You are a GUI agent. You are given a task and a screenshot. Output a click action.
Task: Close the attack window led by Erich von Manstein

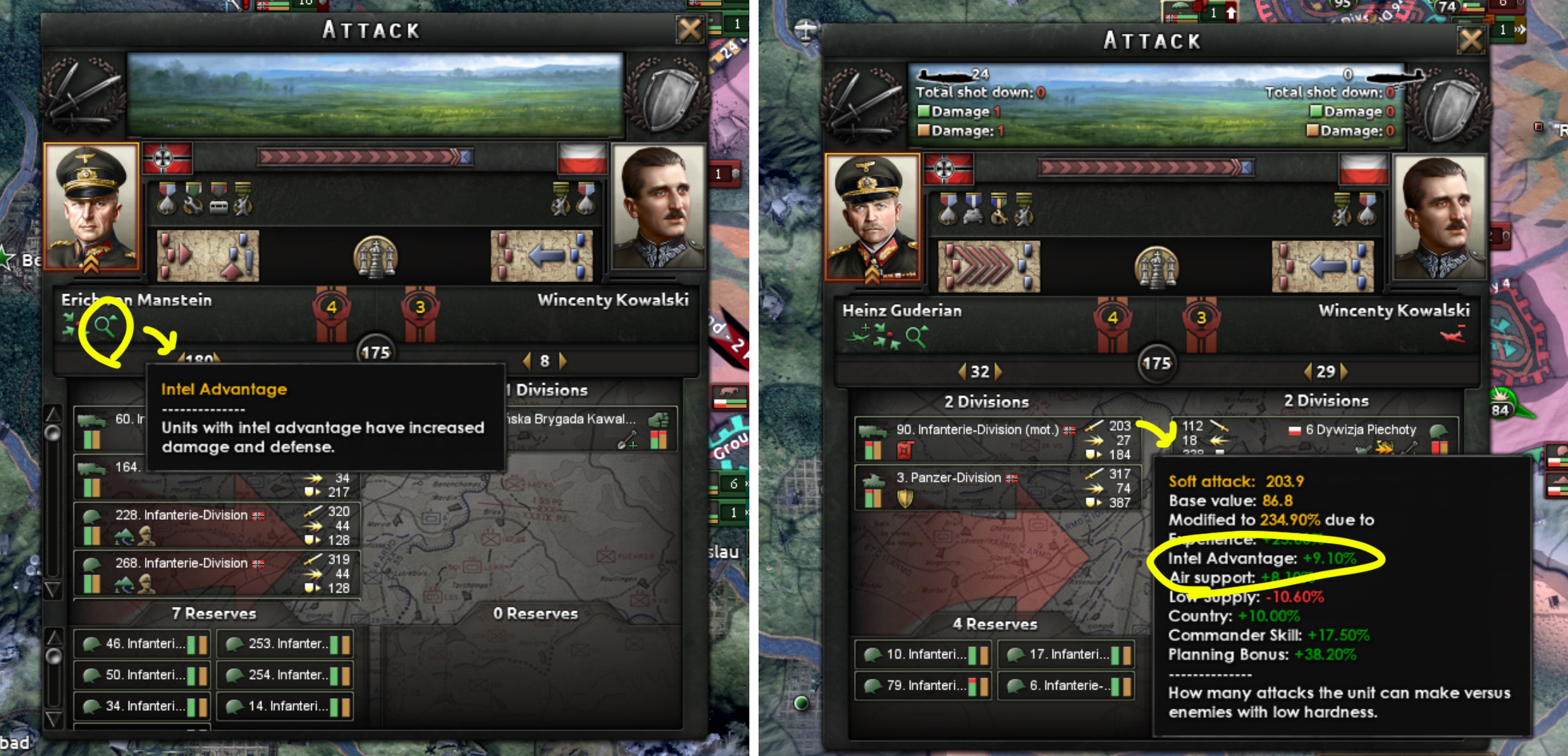[689, 30]
